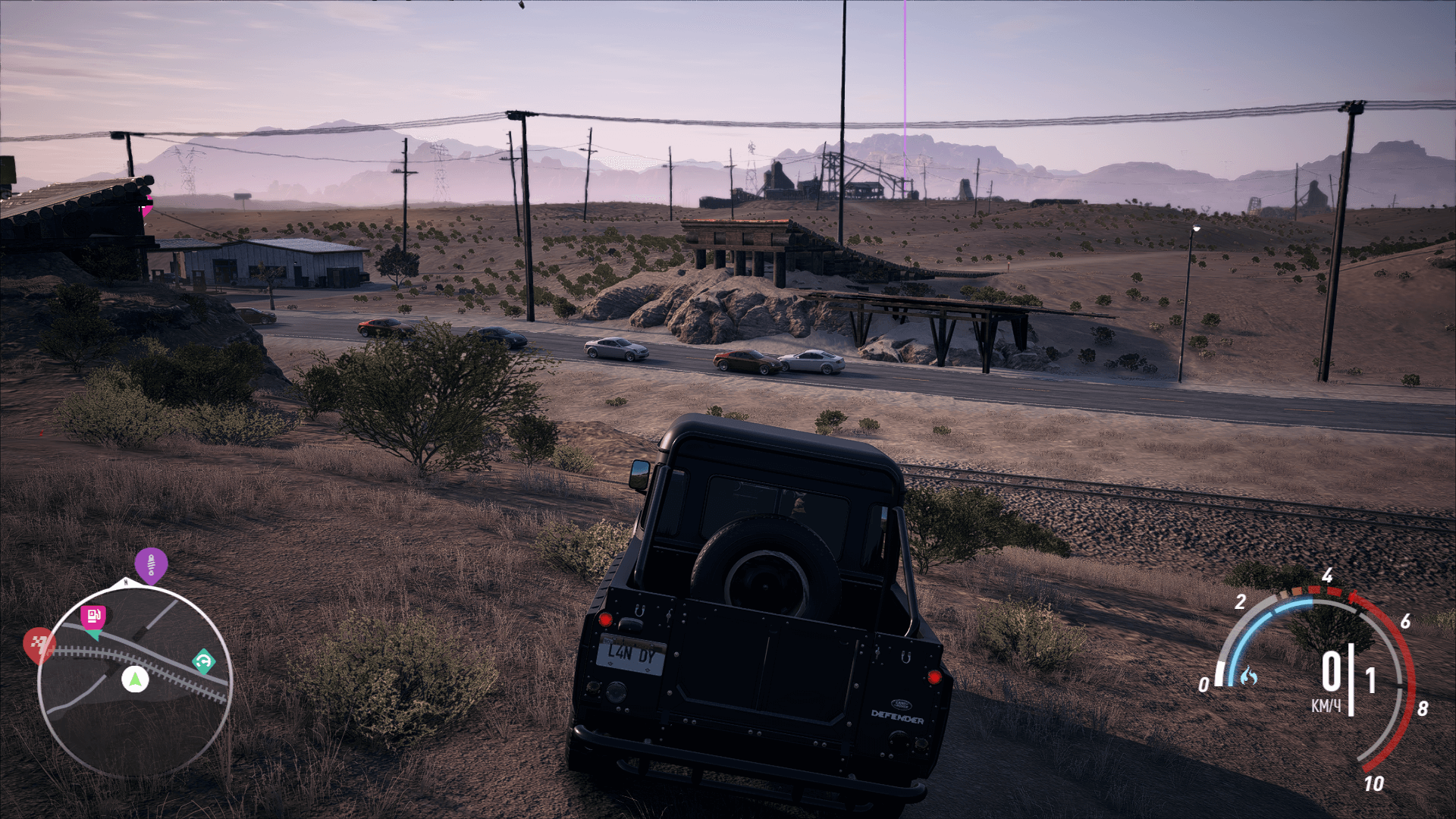Viewport: 1456px width, 819px height.
Task: Click the green player arrow on minimap
Action: pyautogui.click(x=135, y=679)
